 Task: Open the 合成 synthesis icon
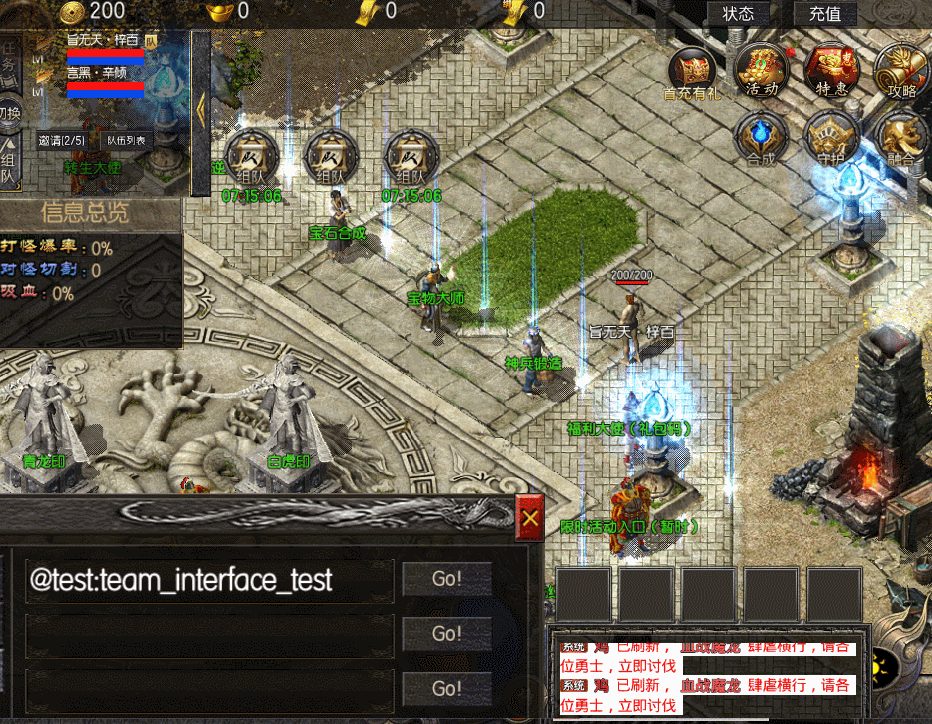pyautogui.click(x=761, y=137)
